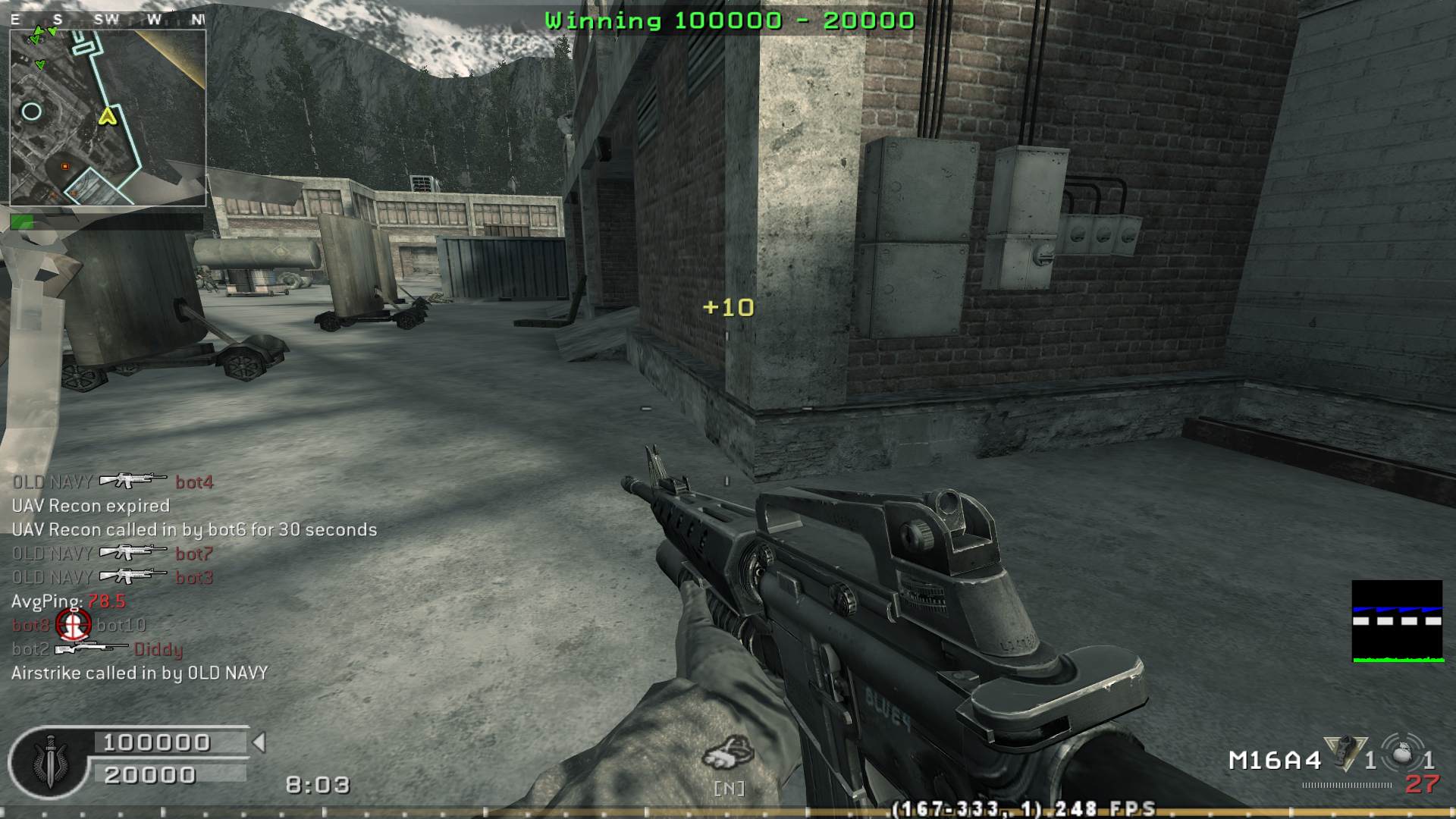Screen dimensions: 1456x819
Task: Click the team dagger emblem
Action: pos(51,761)
